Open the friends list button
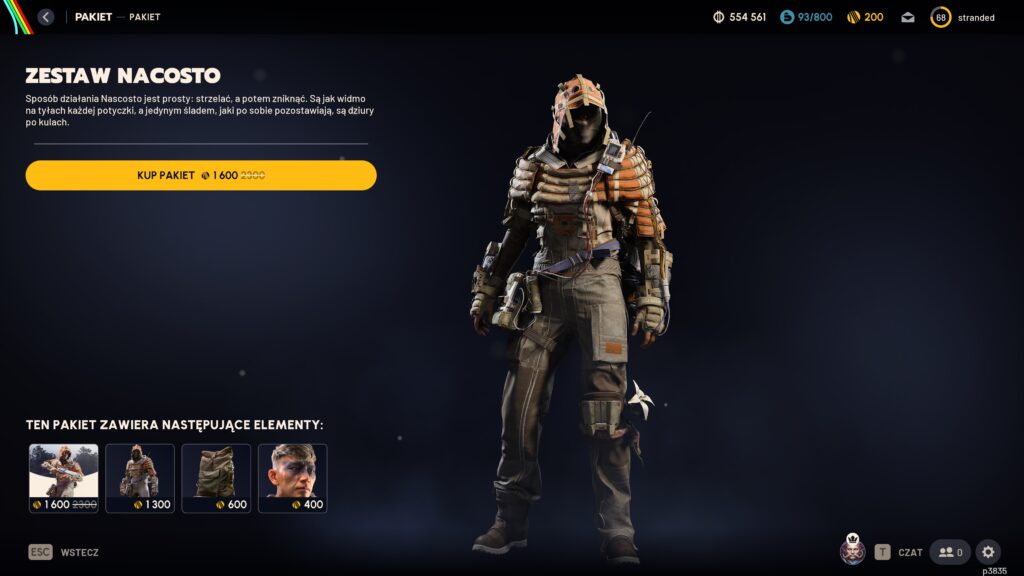The height and width of the screenshot is (576, 1024). pyautogui.click(x=950, y=552)
